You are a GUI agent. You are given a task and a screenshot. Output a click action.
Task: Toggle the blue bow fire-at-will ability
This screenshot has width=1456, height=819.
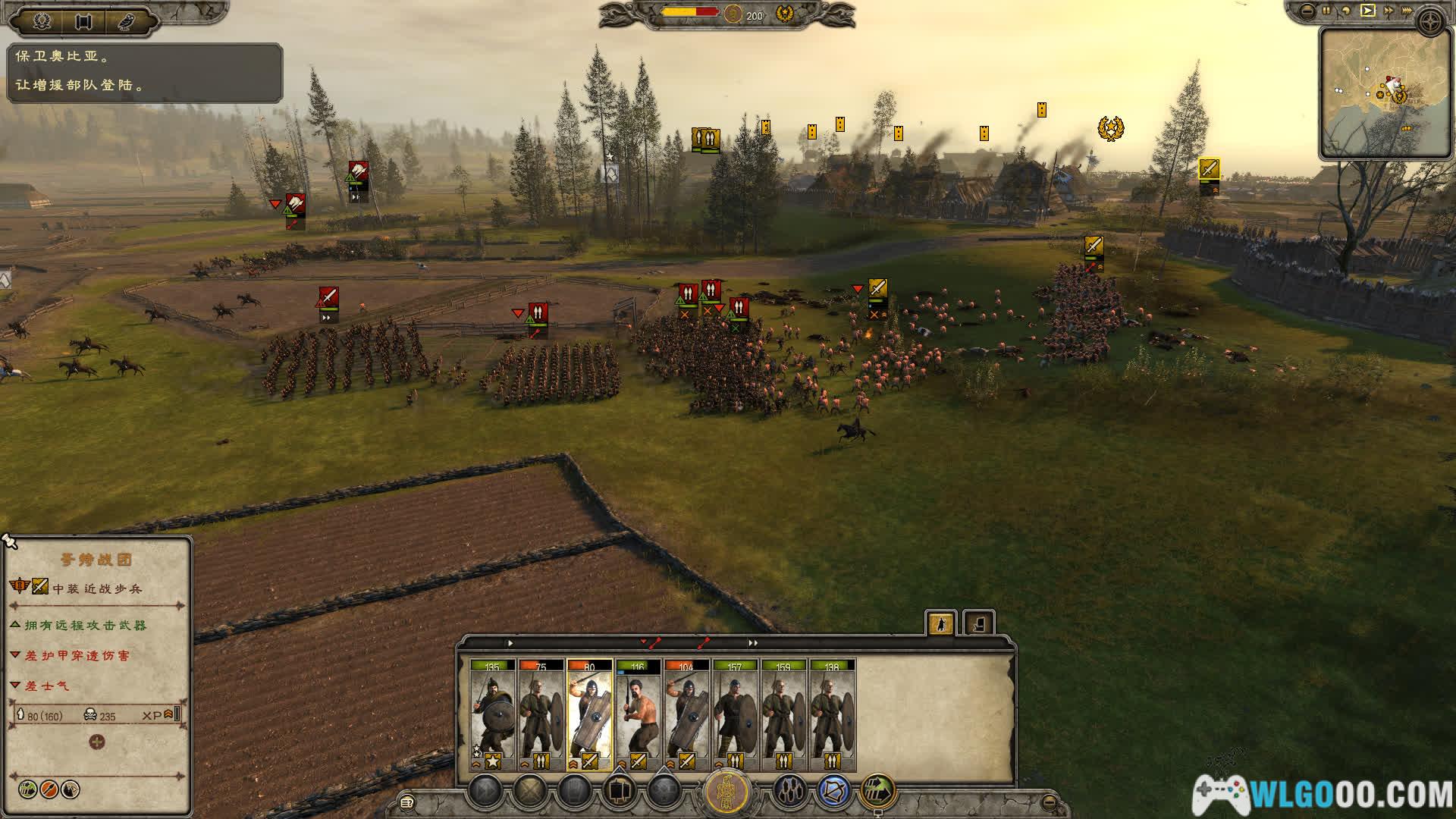833,792
